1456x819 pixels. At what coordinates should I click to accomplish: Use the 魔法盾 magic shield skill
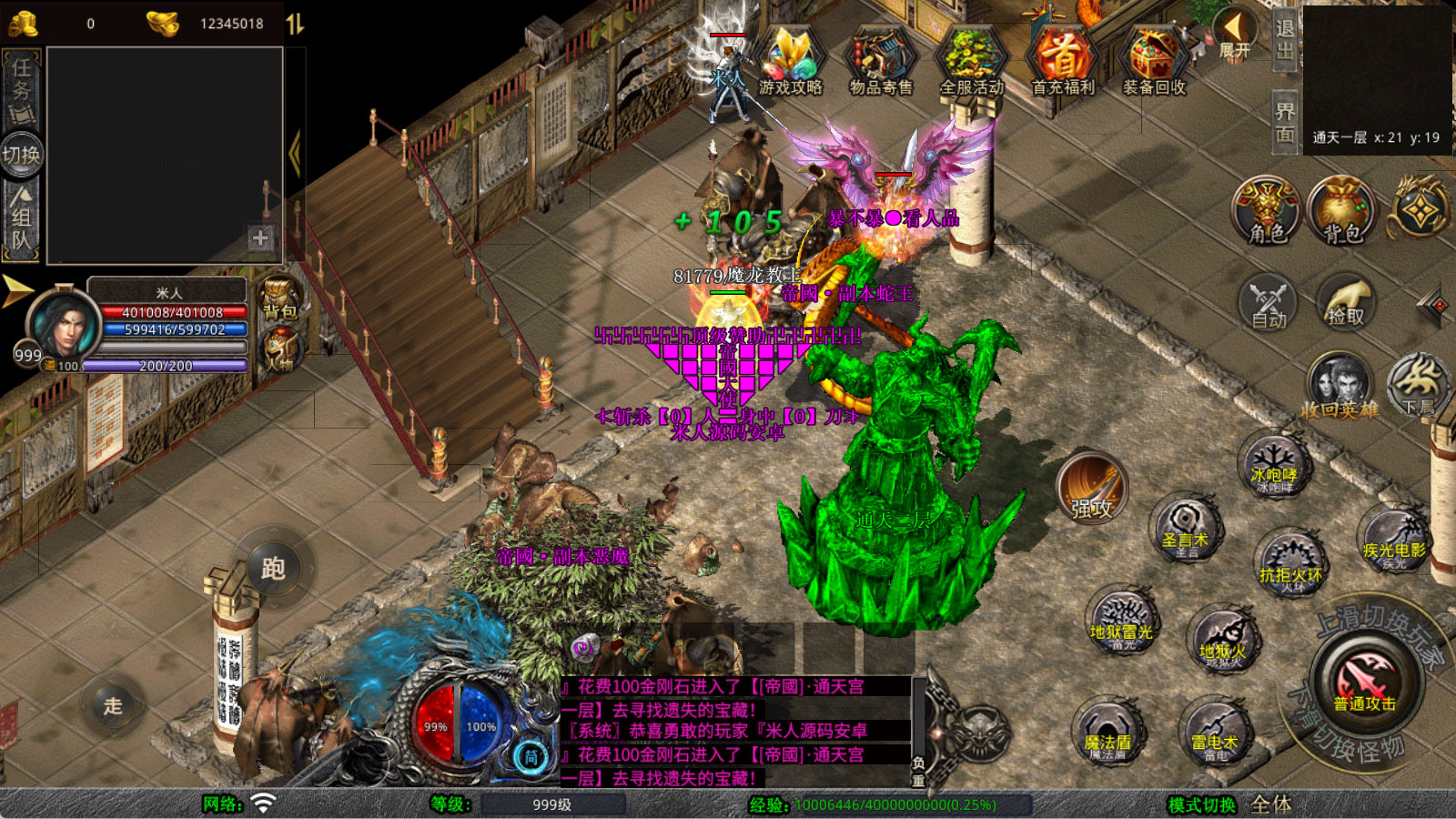click(x=1107, y=734)
